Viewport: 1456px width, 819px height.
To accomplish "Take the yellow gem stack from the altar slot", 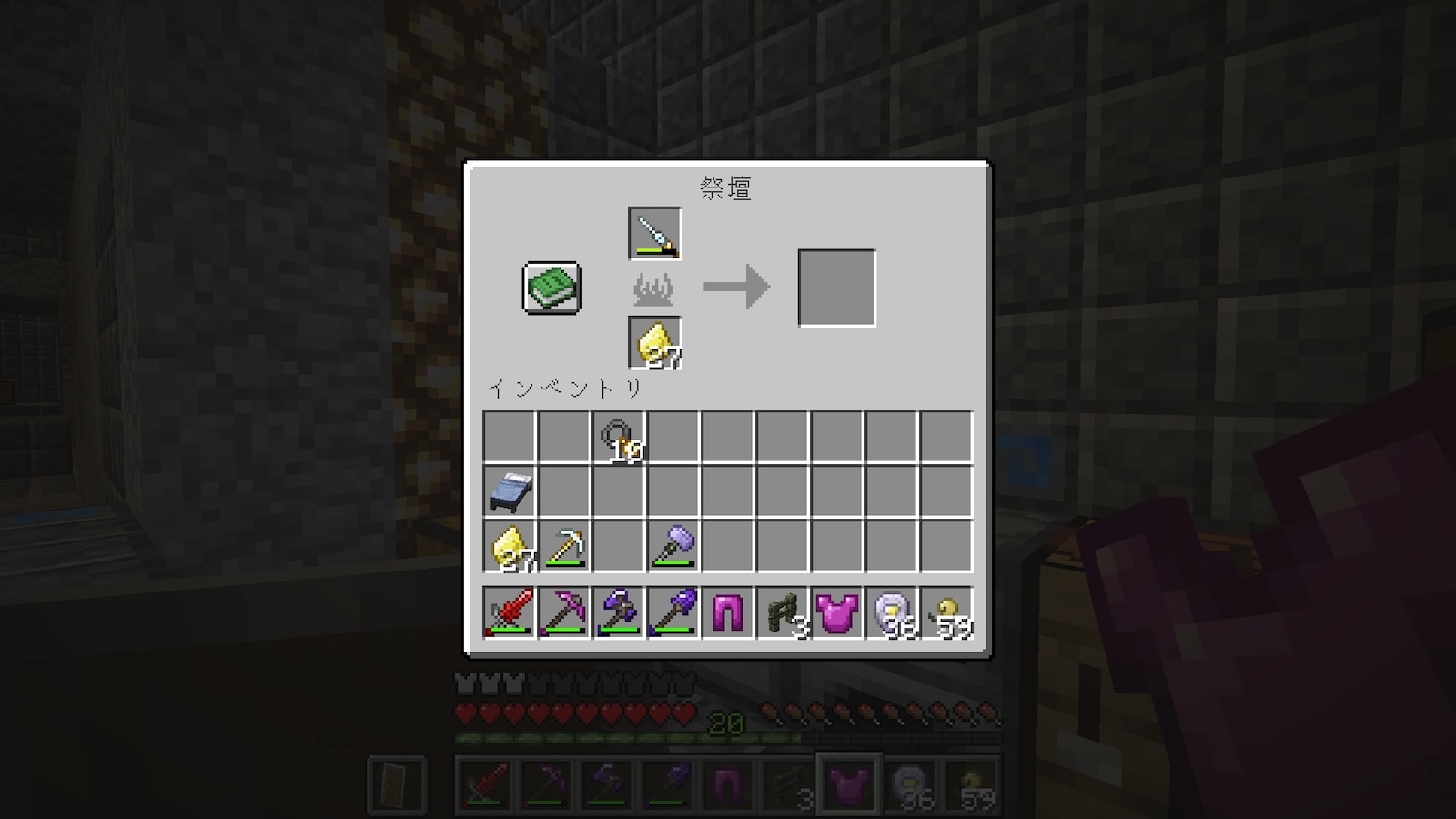I will (x=654, y=343).
